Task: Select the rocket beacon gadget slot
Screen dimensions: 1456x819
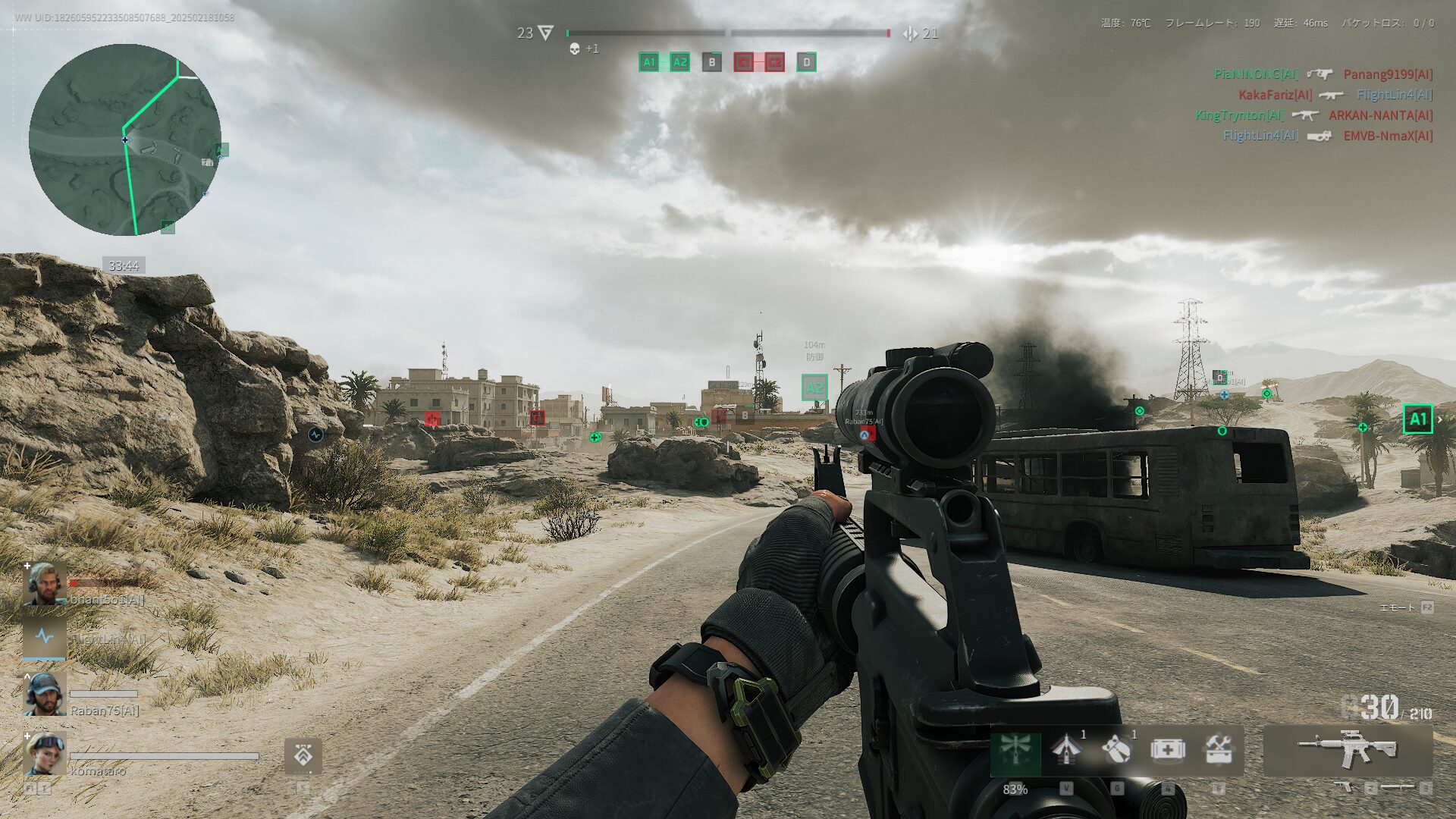Action: [x=1065, y=750]
